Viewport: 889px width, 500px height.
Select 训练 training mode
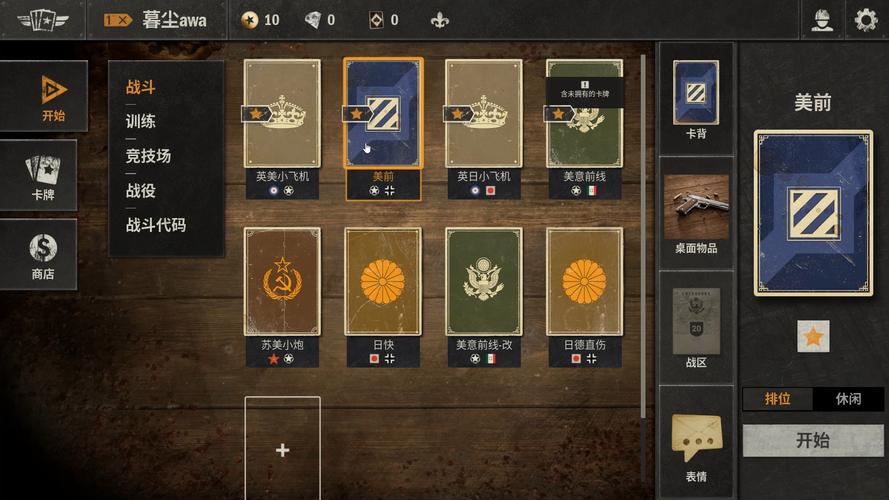pyautogui.click(x=141, y=121)
